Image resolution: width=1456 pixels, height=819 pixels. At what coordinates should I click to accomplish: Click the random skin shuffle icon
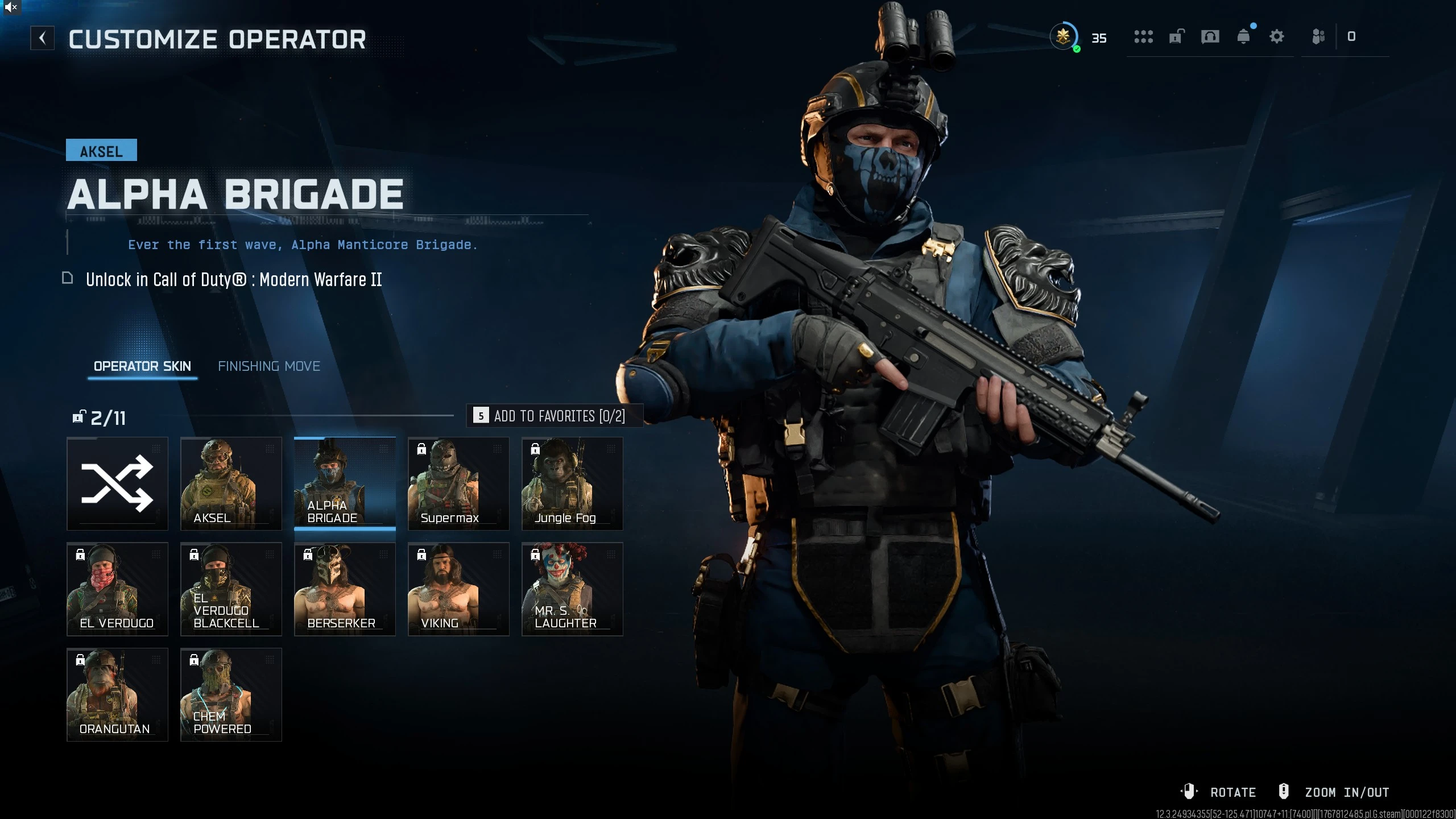coord(117,483)
